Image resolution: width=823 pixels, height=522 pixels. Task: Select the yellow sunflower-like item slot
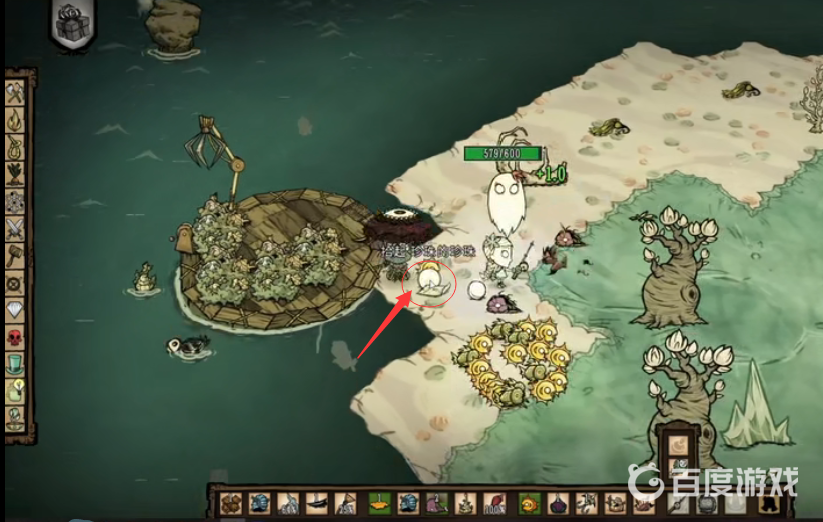coord(529,503)
